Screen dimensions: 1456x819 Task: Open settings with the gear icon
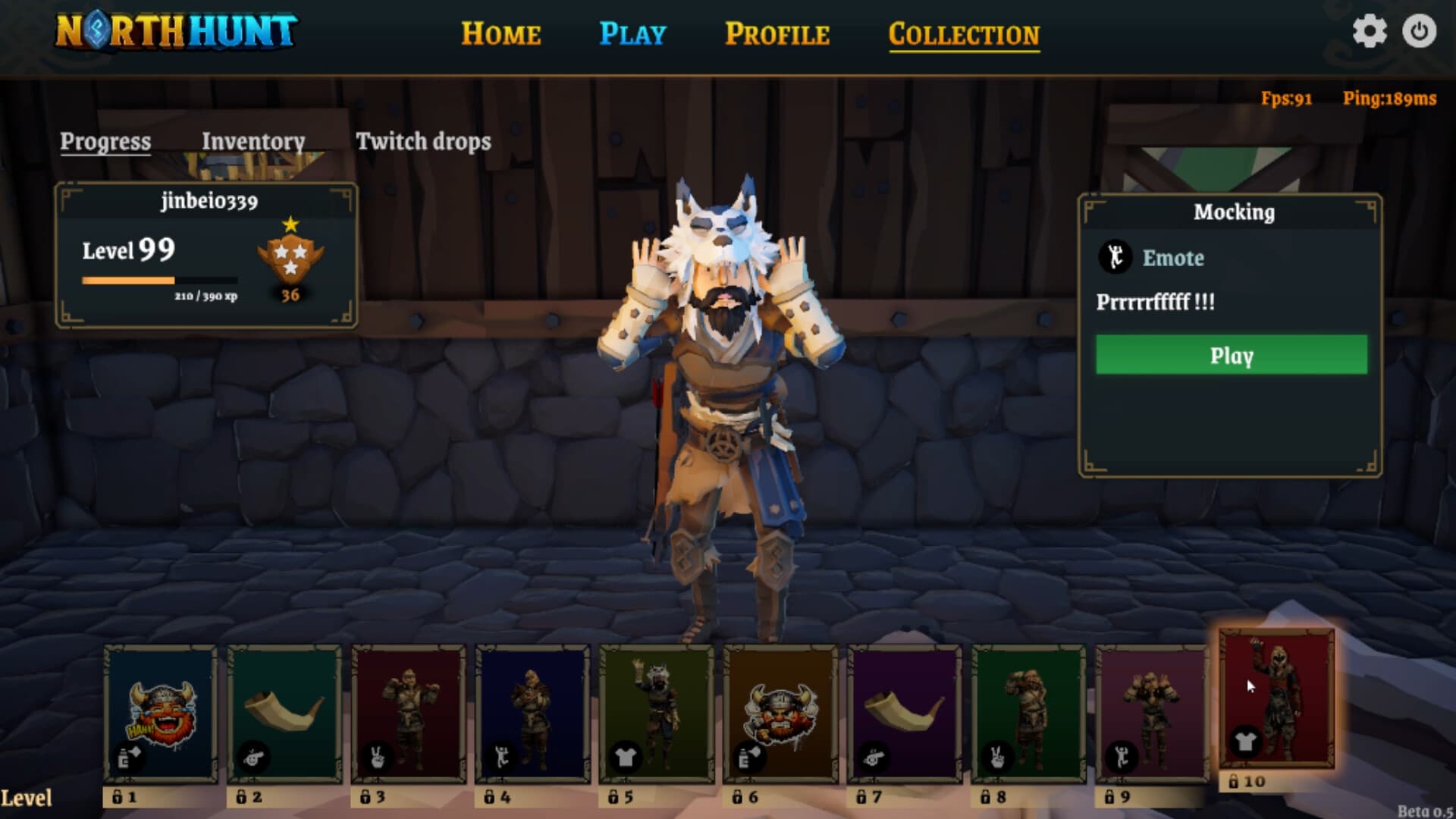coord(1370,32)
